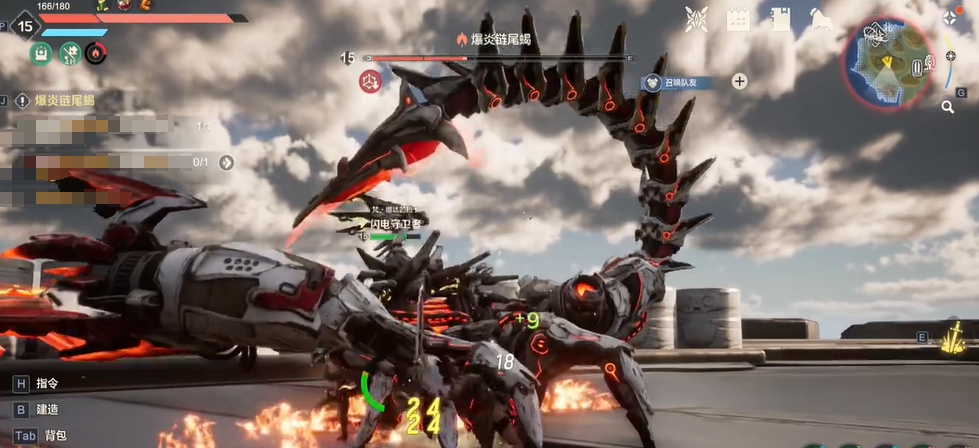Open the horse mount icon

tap(822, 18)
